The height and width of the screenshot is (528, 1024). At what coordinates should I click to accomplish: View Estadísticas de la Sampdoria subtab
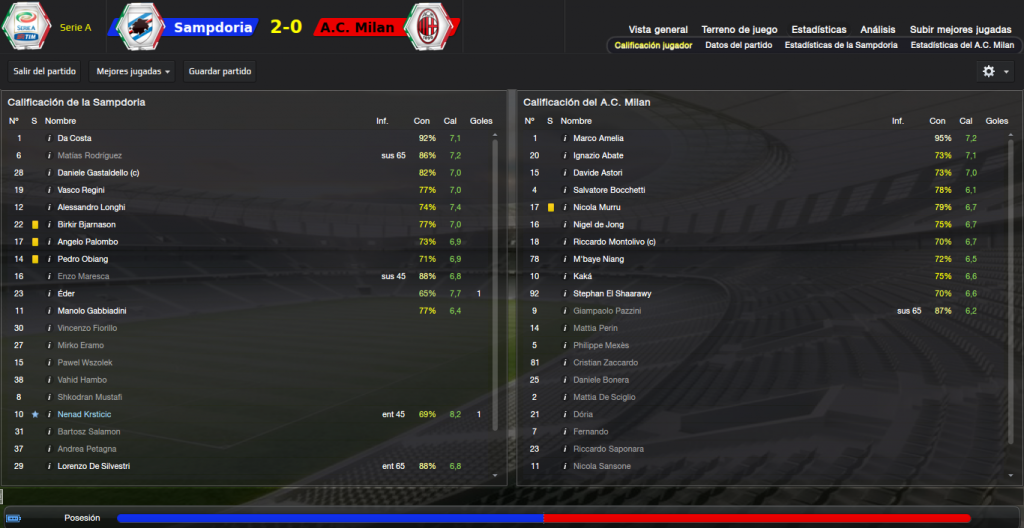841,45
